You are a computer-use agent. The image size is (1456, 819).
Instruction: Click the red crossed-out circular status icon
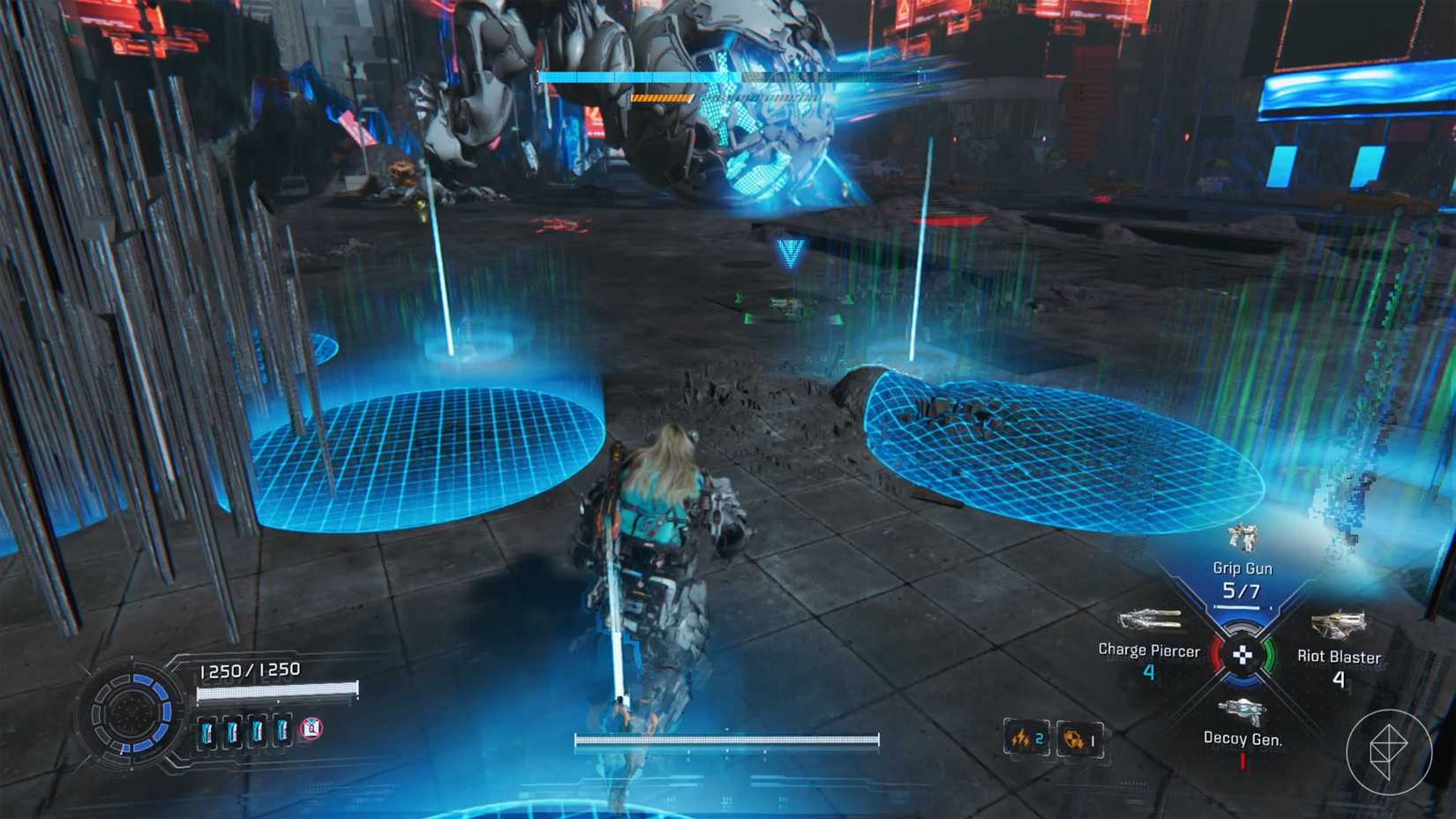[311, 728]
